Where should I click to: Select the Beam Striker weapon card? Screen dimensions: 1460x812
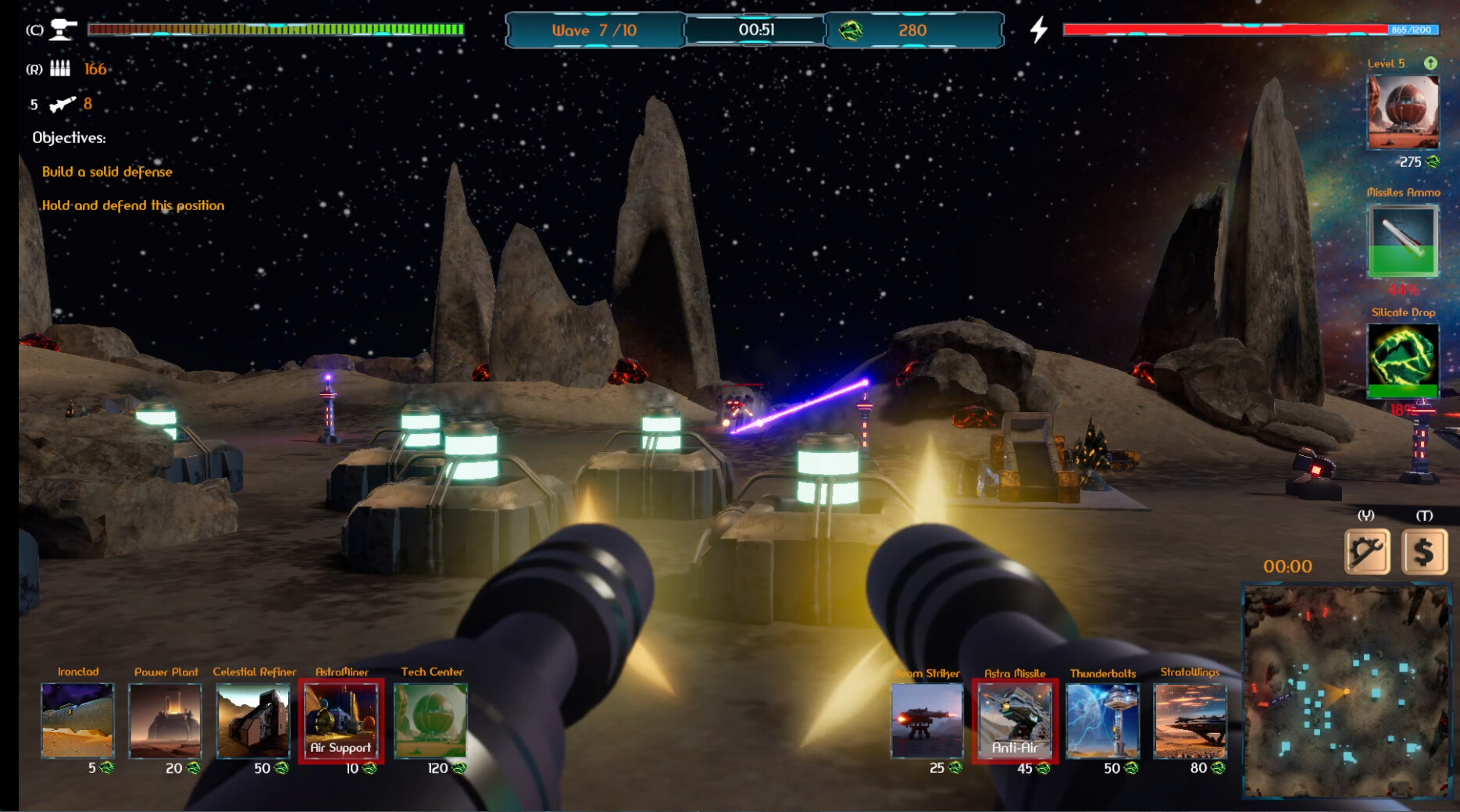coord(926,720)
